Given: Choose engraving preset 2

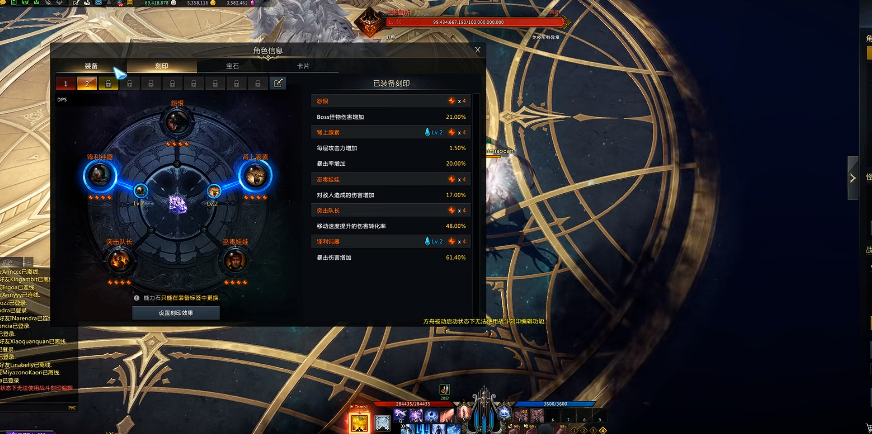Looking at the screenshot, I should click(86, 83).
